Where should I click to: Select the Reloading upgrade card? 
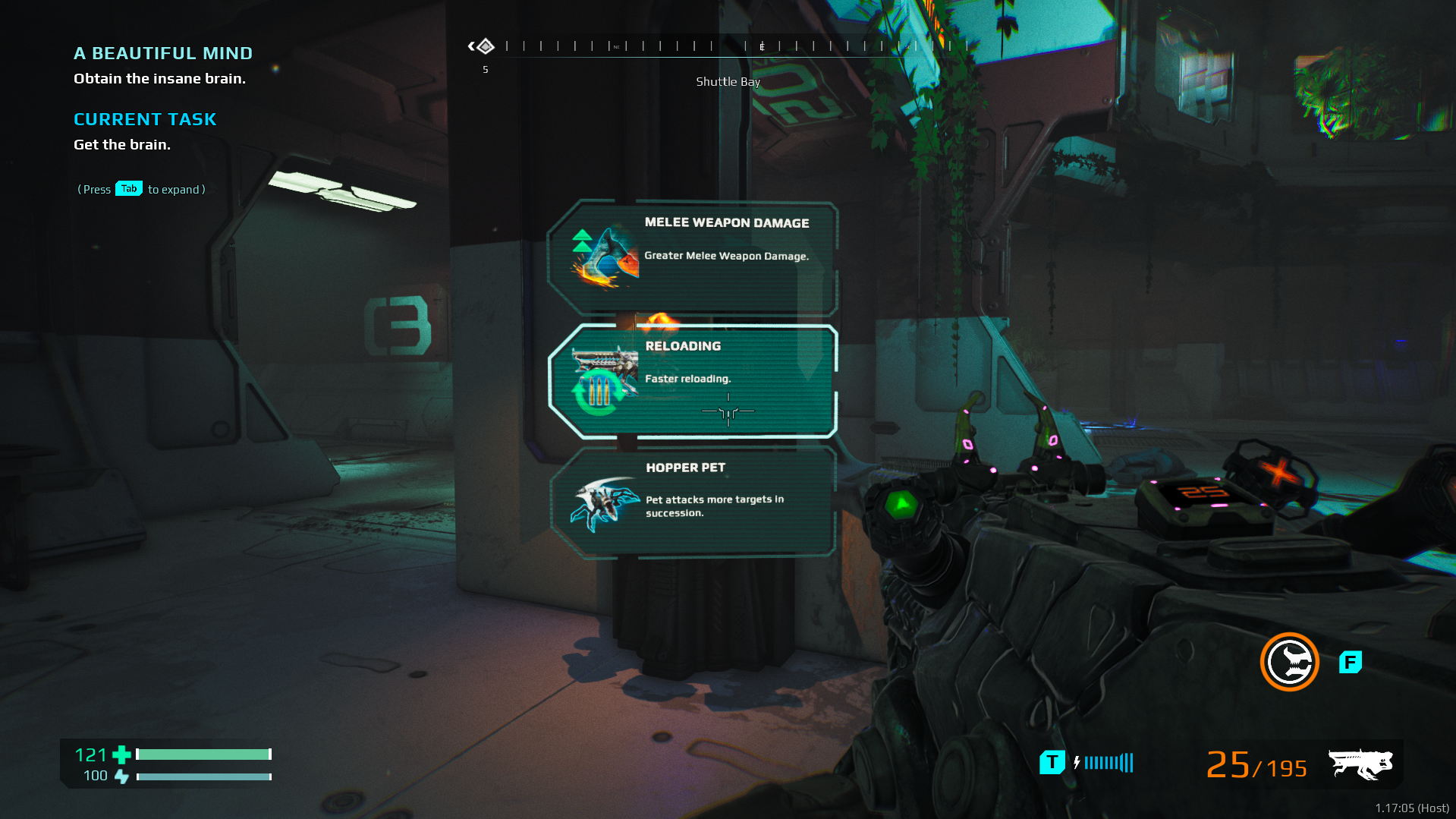tap(692, 380)
